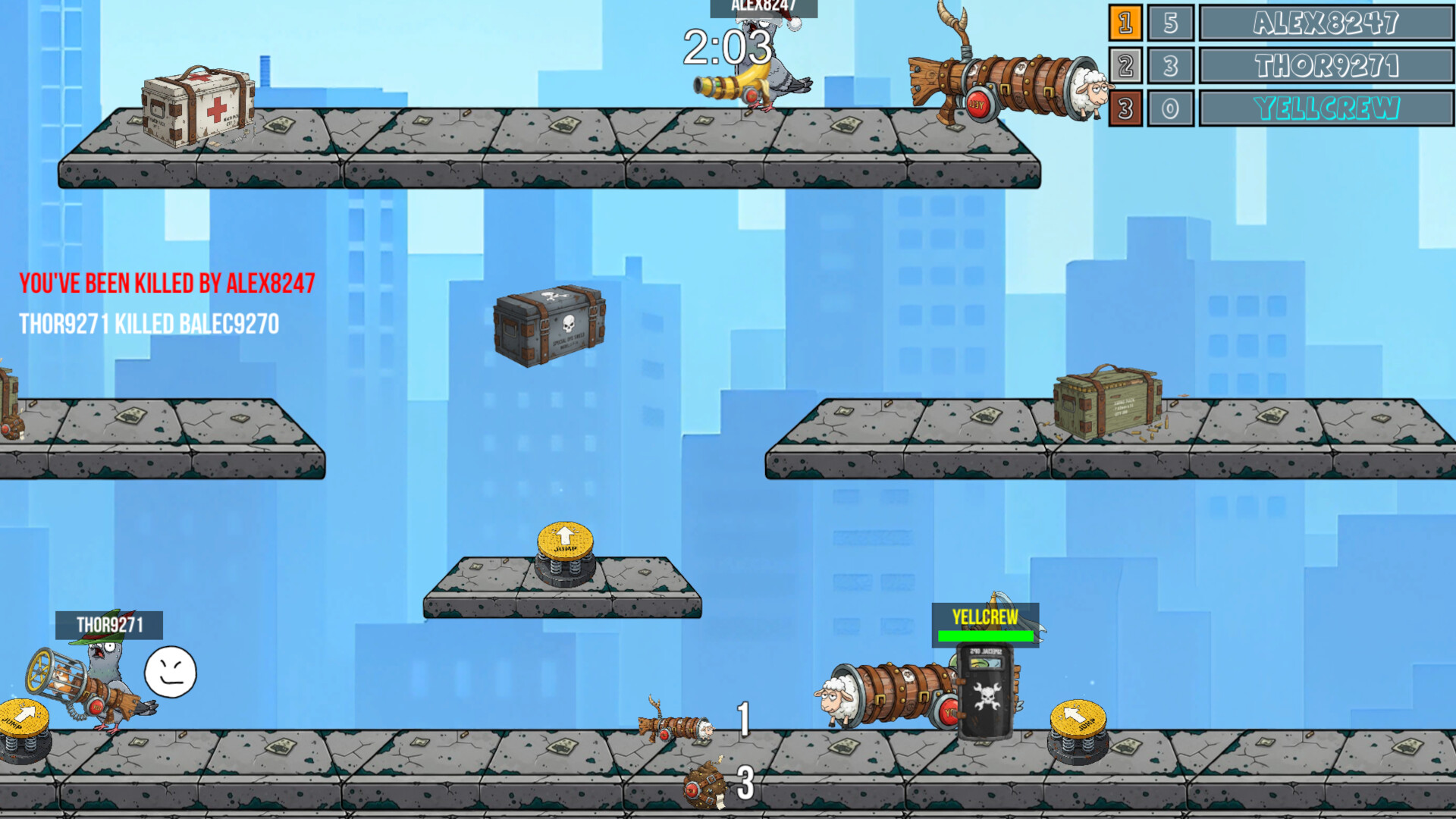
Task: Expand ALEX8247's scoreboard entry
Action: (x=1326, y=24)
